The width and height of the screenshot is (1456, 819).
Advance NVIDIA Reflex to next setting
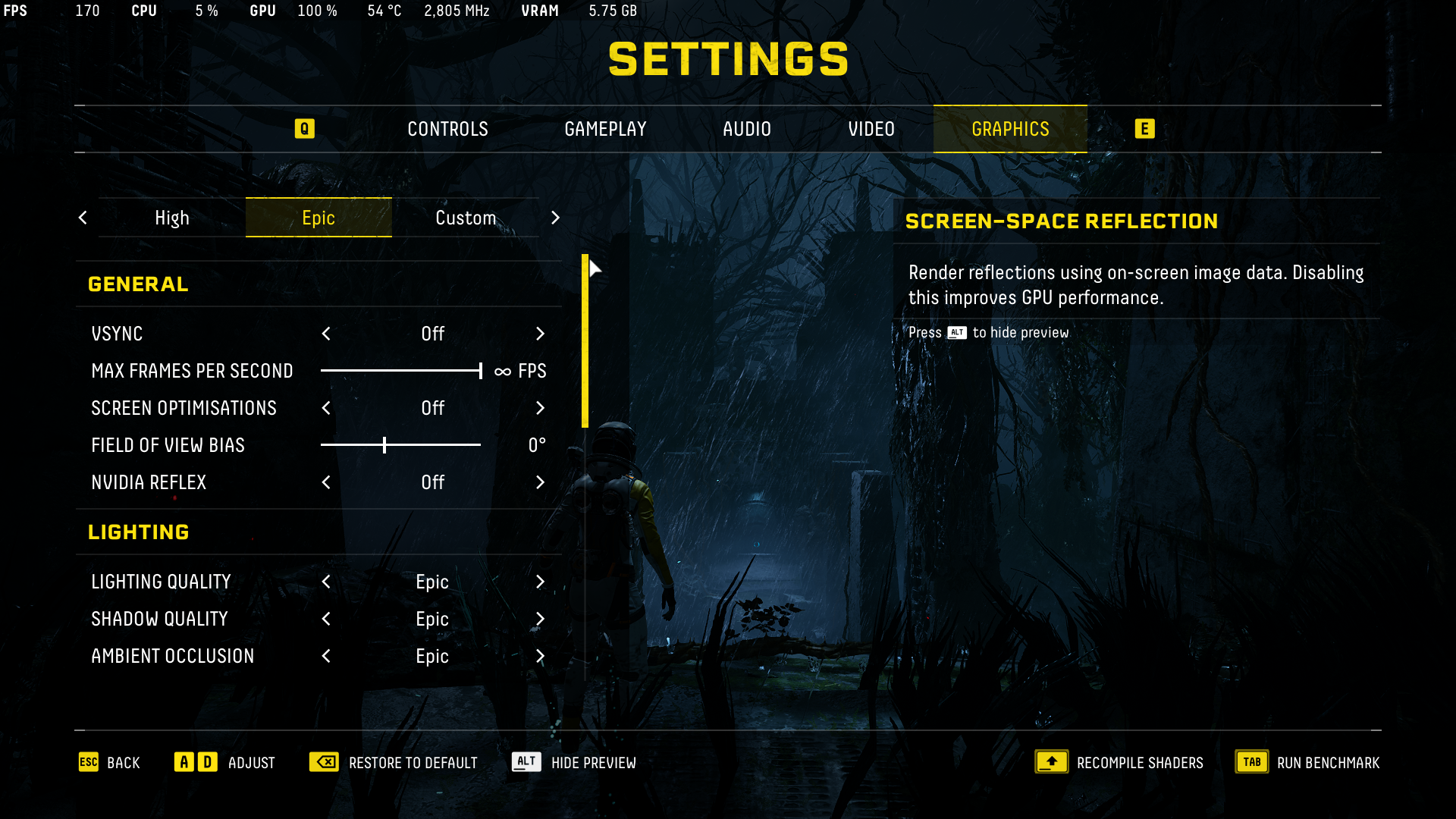pos(540,482)
